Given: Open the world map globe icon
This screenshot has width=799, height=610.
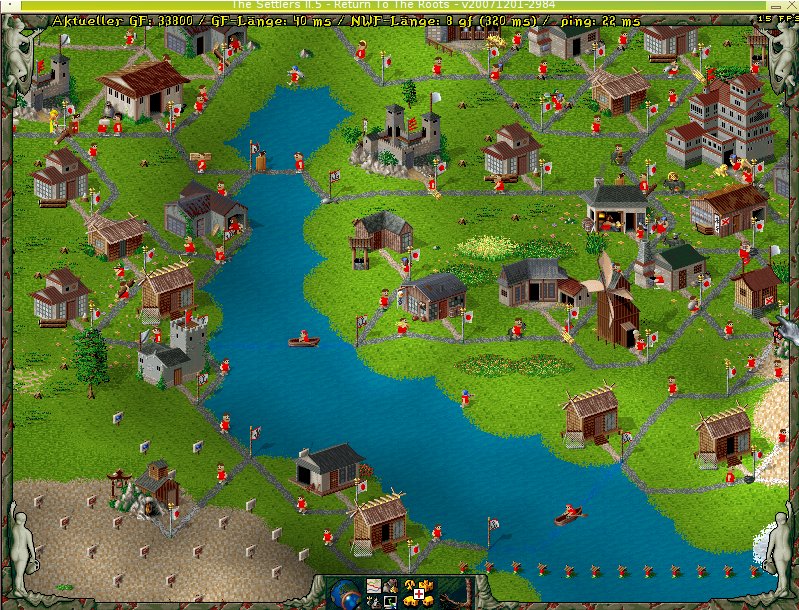Looking at the screenshot, I should (343, 595).
